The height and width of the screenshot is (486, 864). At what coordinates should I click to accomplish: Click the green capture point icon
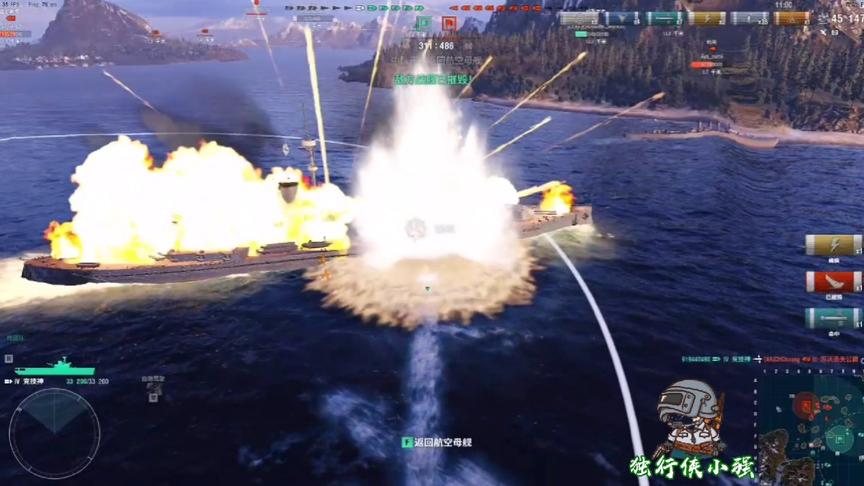point(423,23)
